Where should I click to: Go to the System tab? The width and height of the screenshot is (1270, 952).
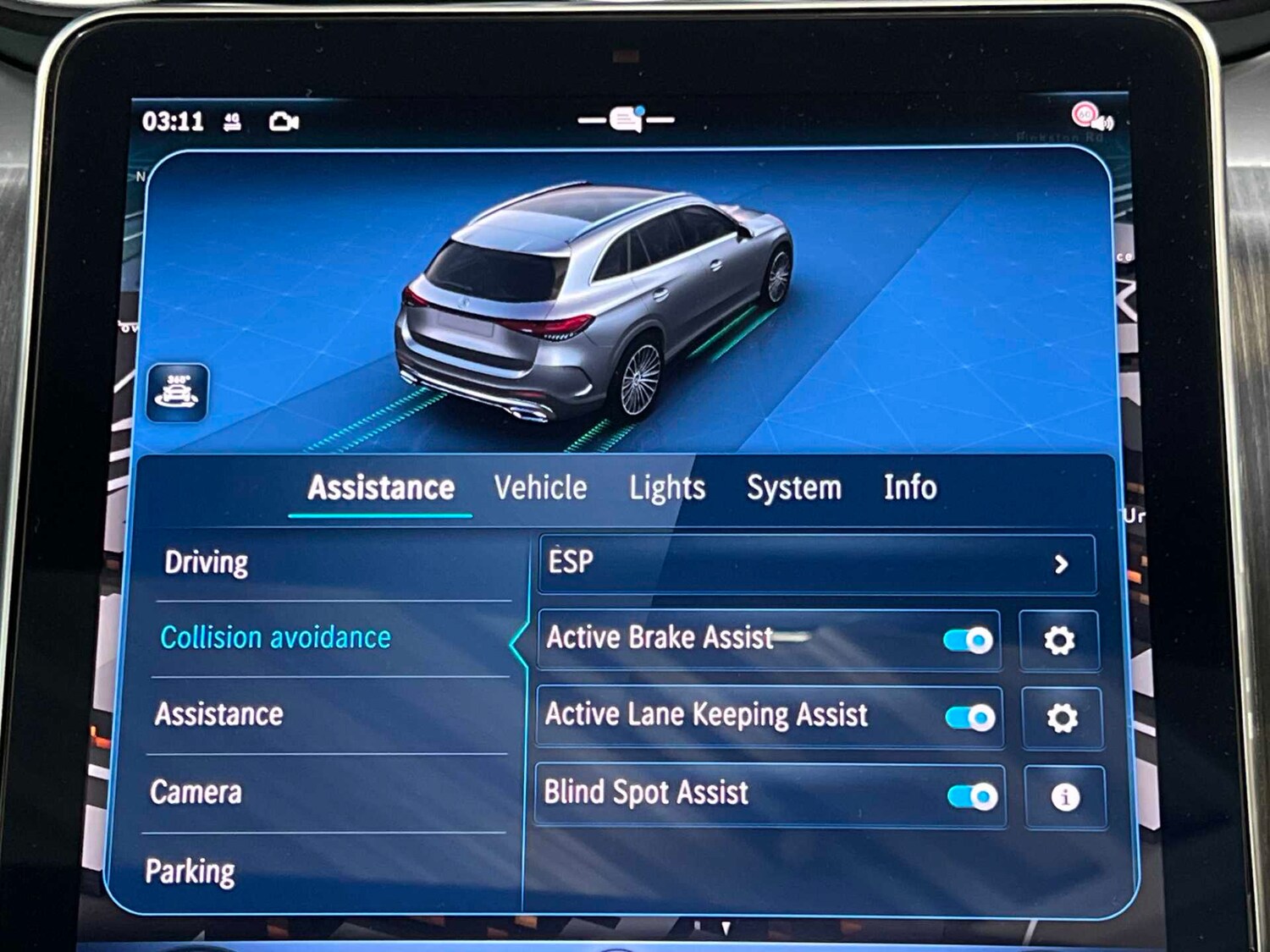793,489
